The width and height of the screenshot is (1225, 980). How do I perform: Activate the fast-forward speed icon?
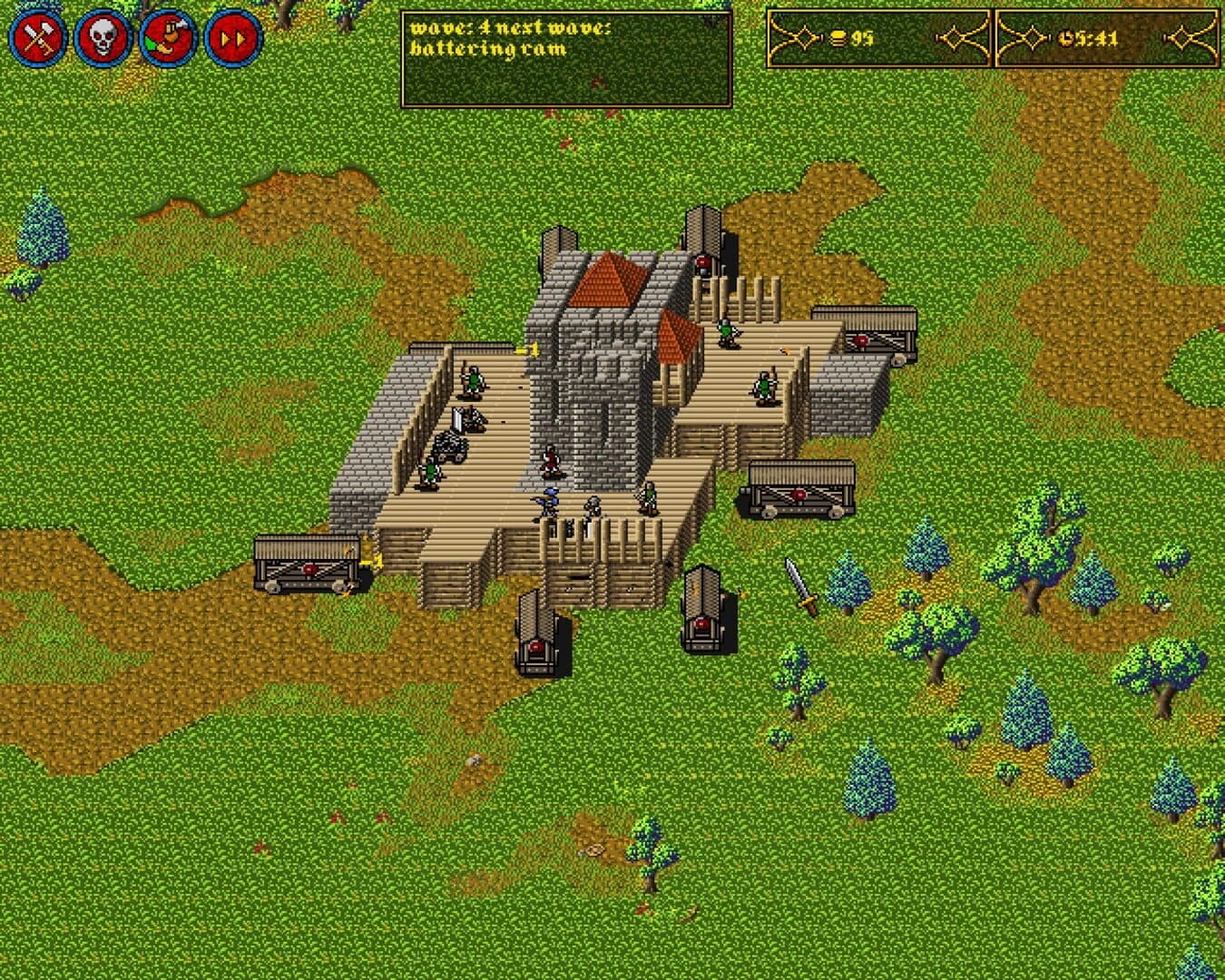[232, 34]
